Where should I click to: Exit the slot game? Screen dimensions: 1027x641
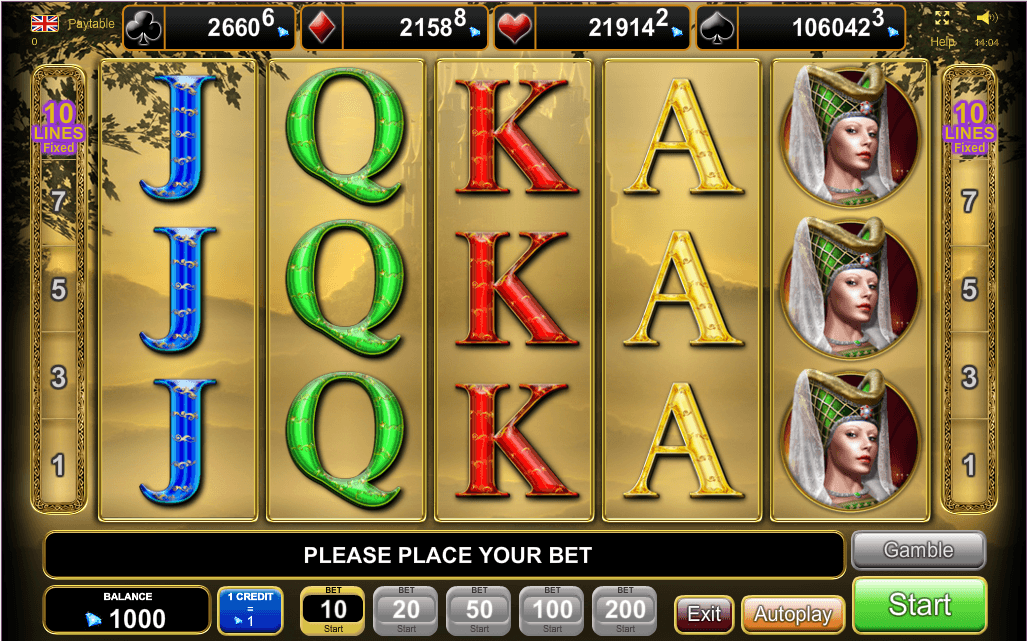tap(704, 613)
